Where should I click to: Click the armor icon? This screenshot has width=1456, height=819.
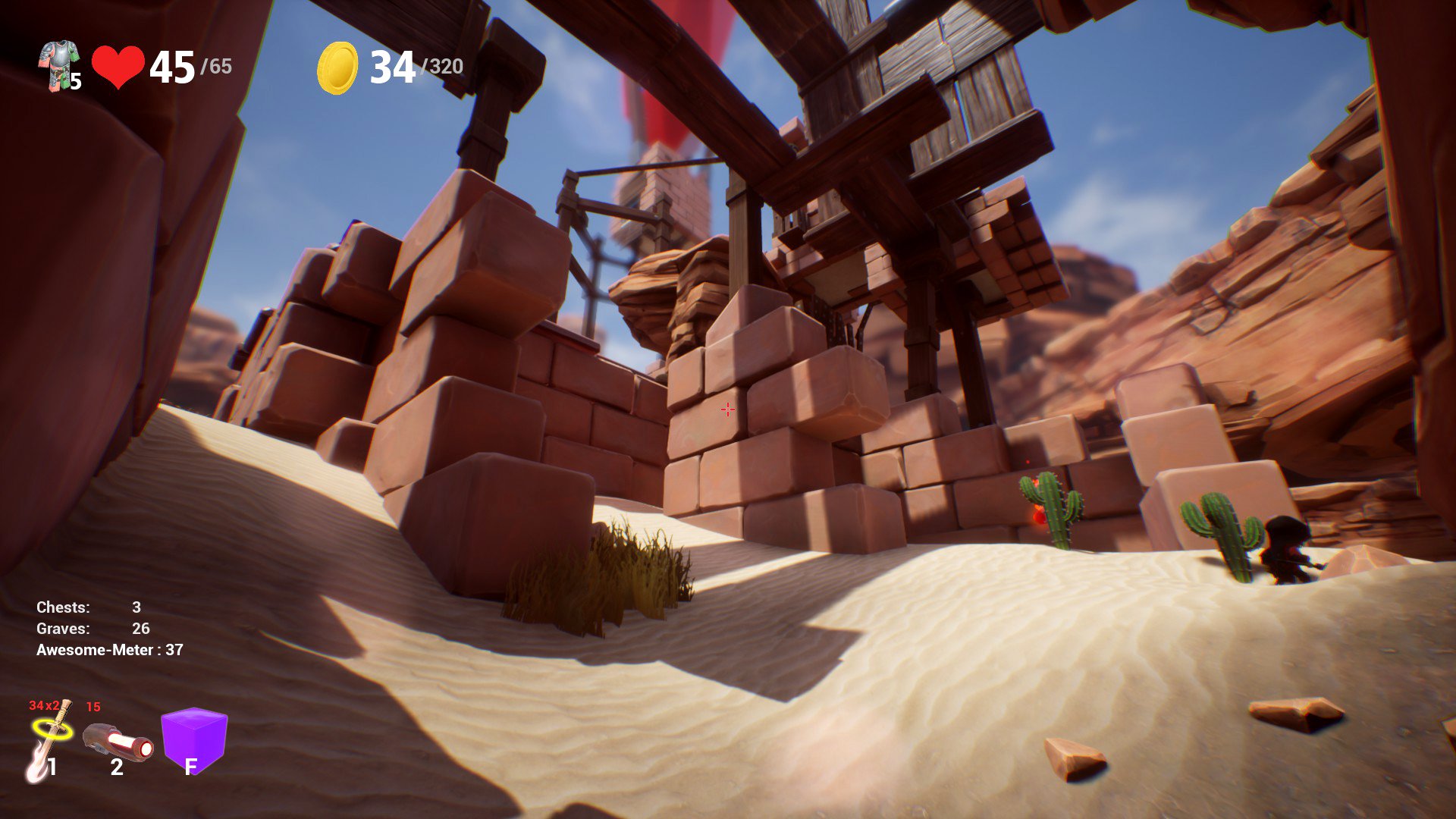click(x=59, y=65)
